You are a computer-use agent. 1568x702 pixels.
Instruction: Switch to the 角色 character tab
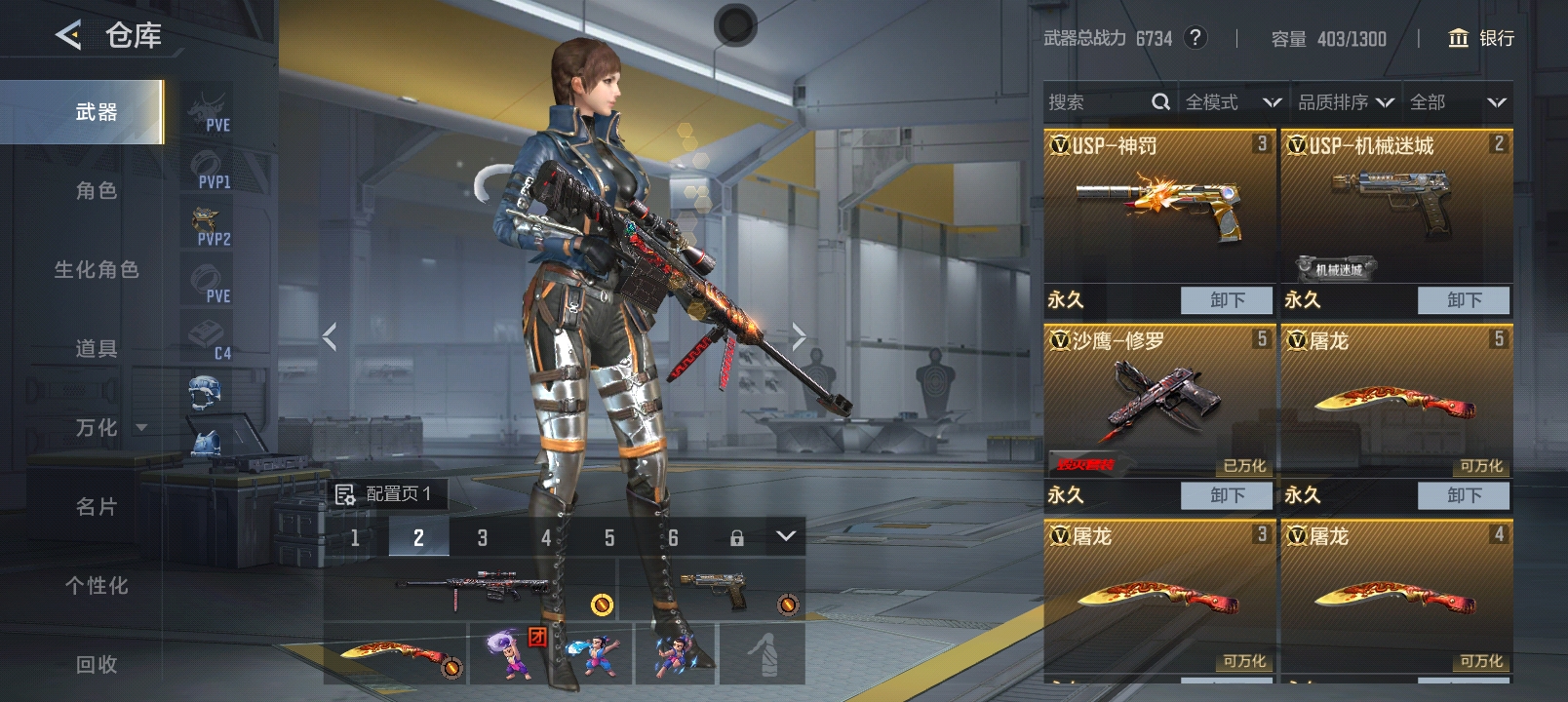(x=96, y=191)
